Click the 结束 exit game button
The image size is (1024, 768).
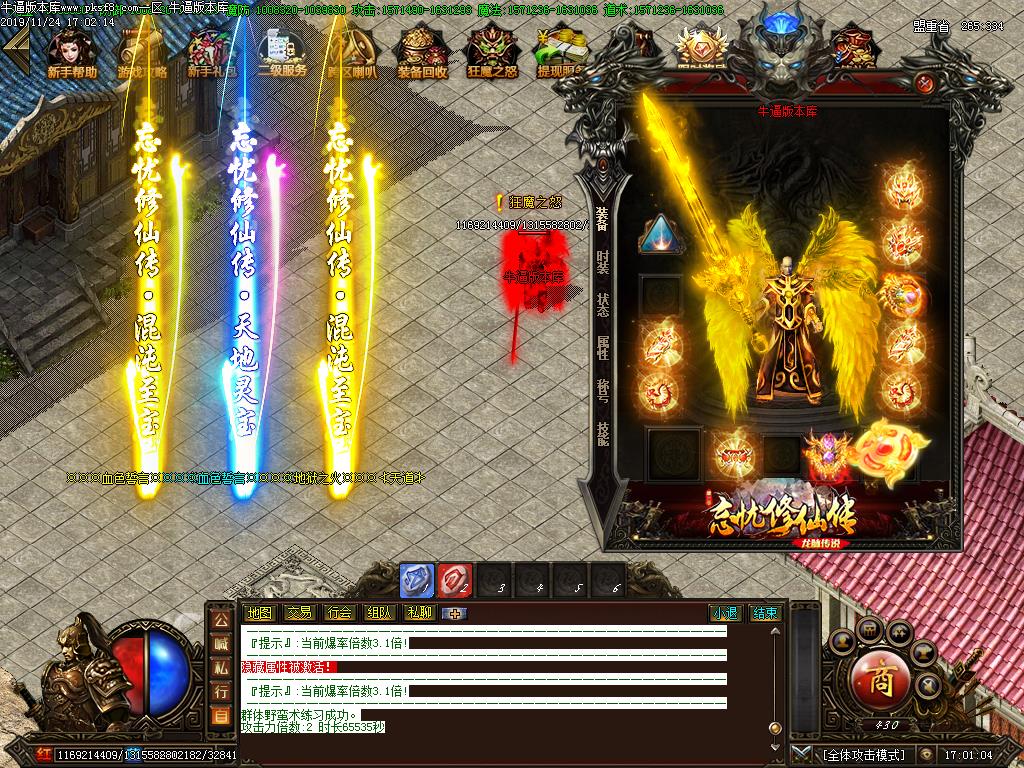(765, 613)
